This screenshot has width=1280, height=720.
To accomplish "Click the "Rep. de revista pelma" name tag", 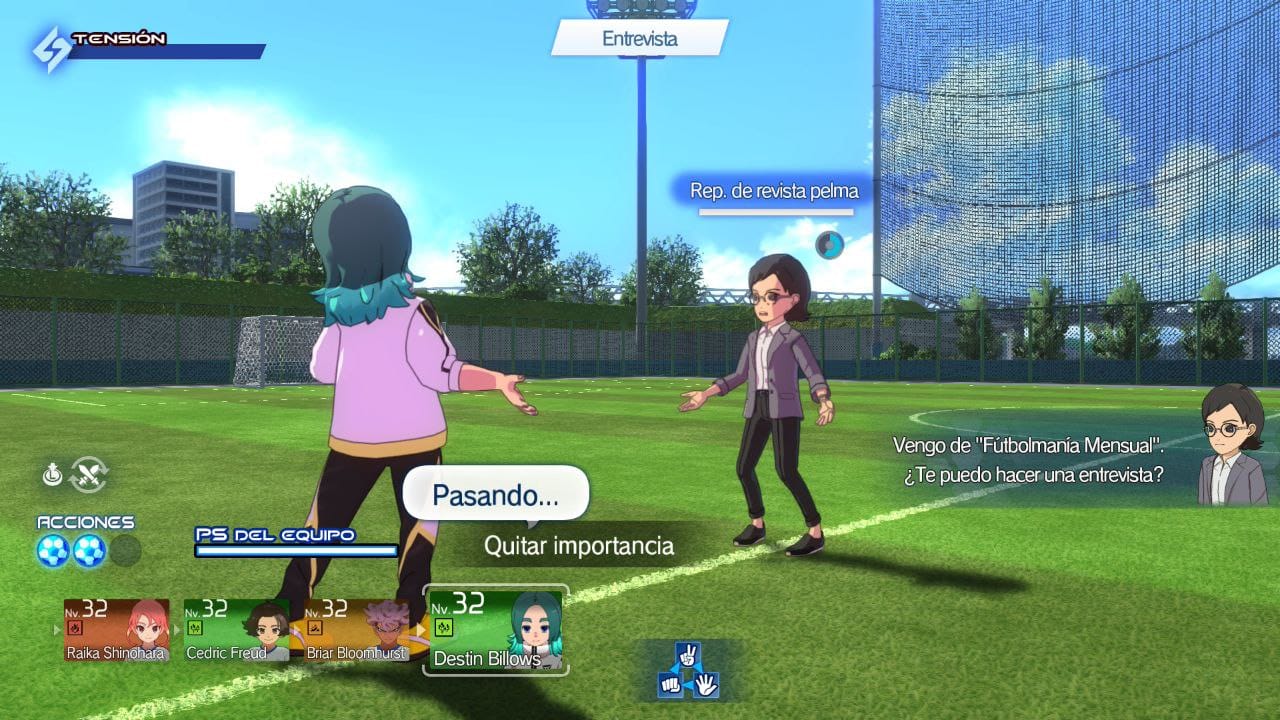I will [x=774, y=190].
